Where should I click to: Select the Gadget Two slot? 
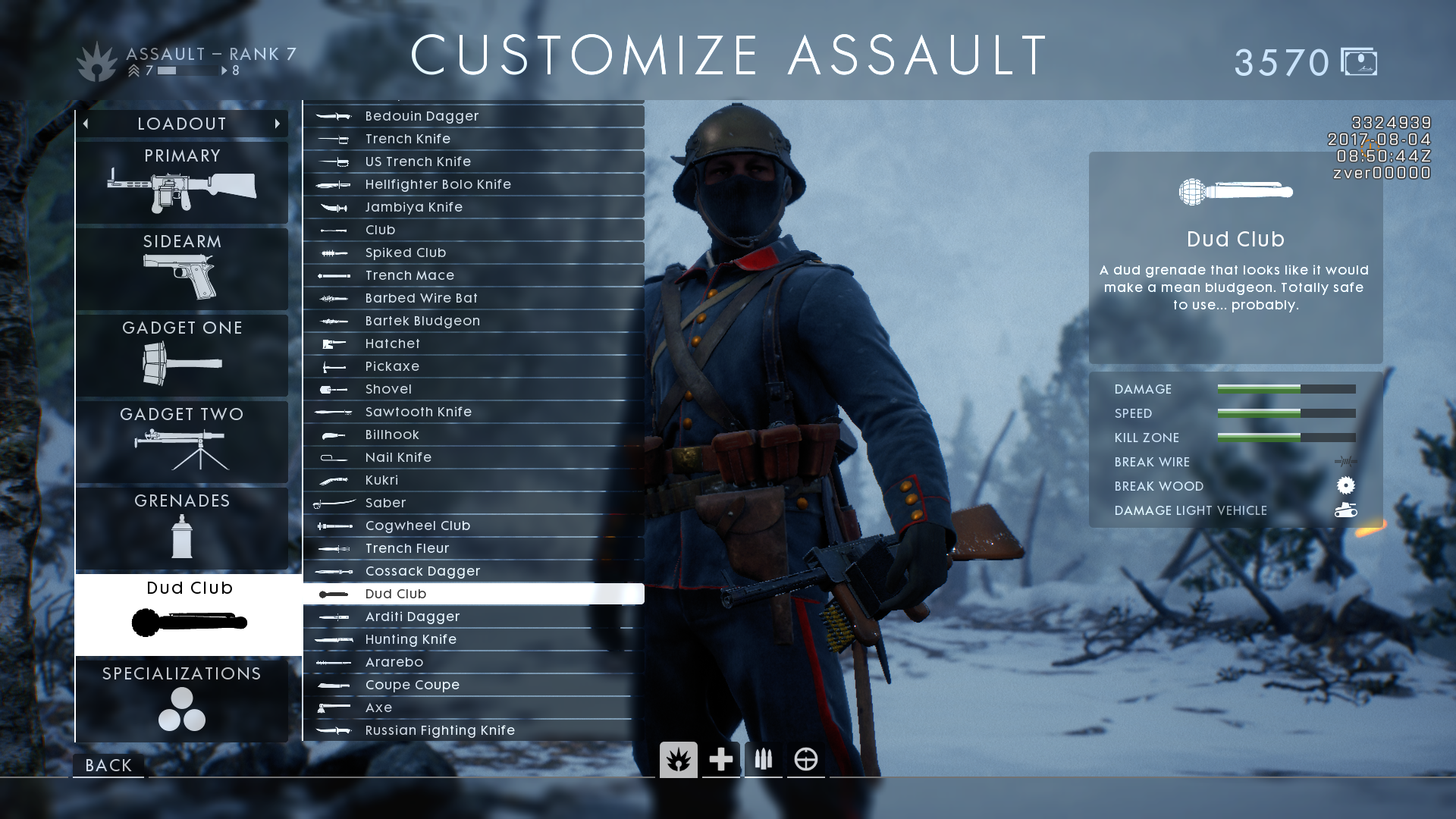tap(182, 441)
